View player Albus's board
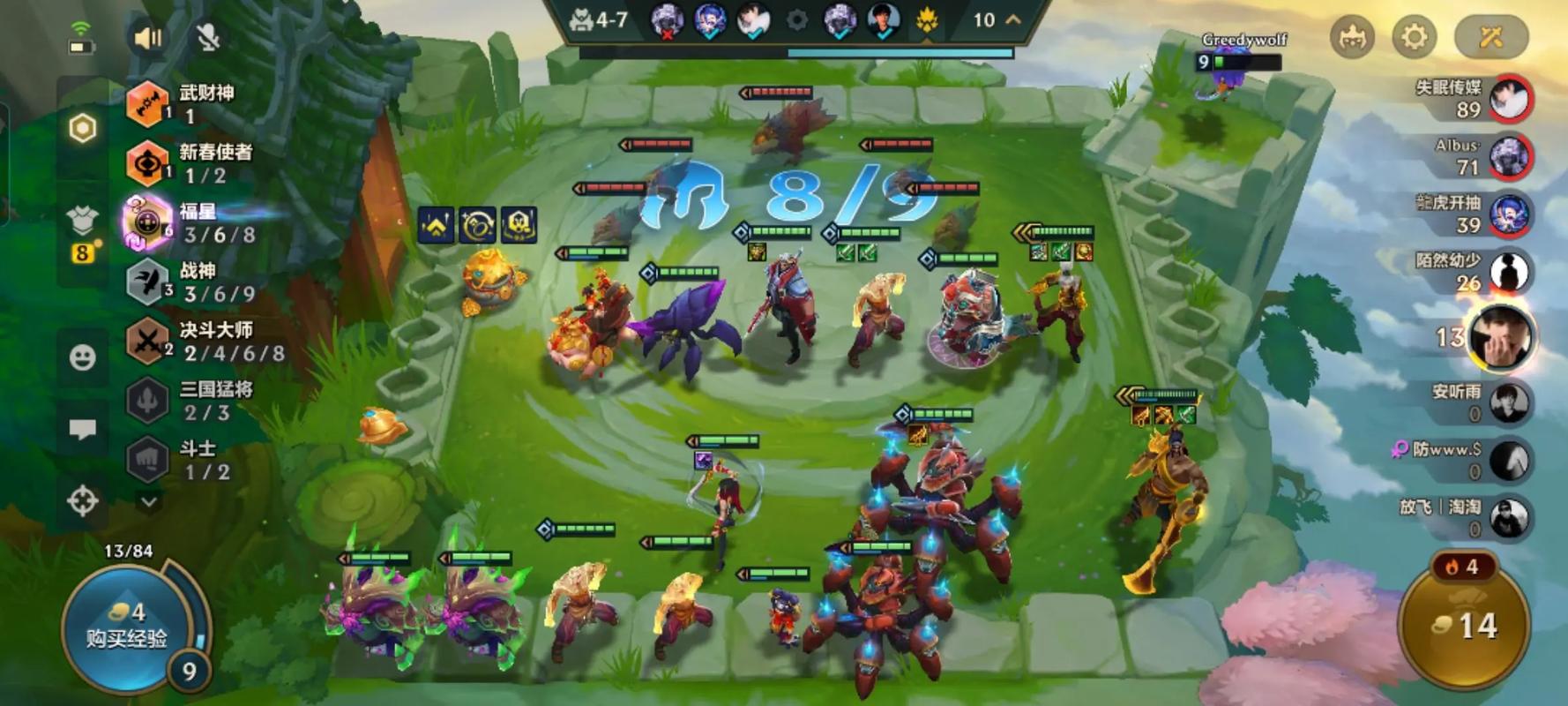Image resolution: width=1568 pixels, height=706 pixels. pyautogui.click(x=1509, y=157)
